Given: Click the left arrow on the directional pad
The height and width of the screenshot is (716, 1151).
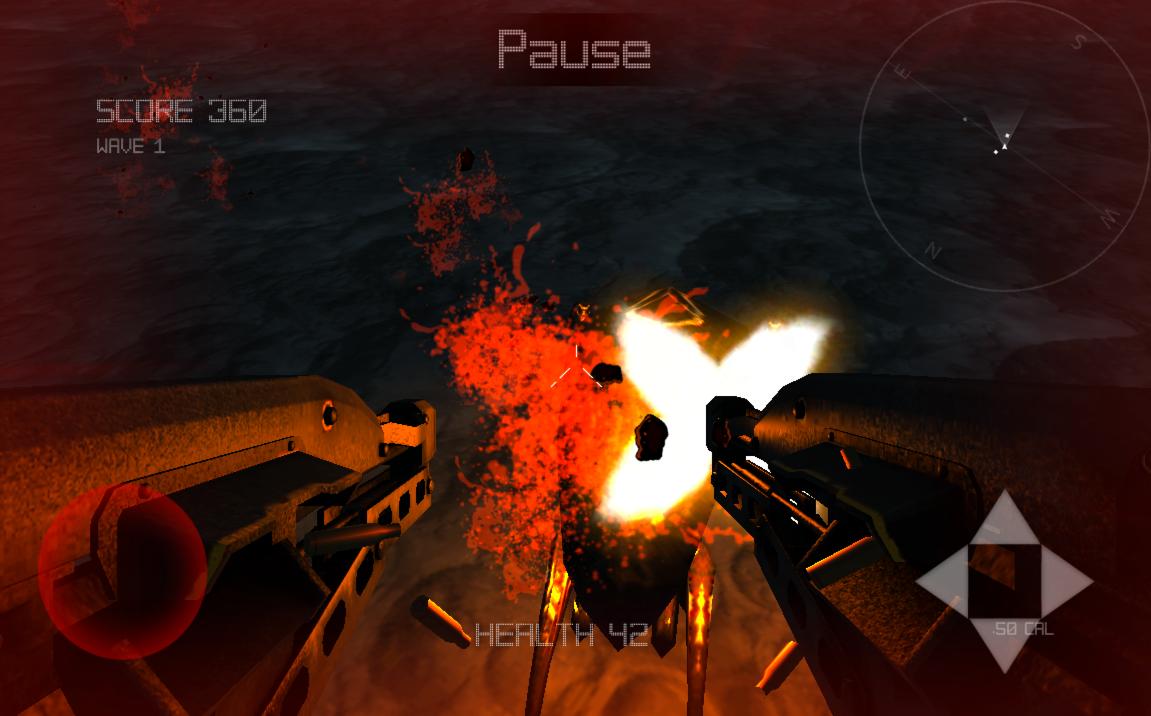Looking at the screenshot, I should tap(943, 581).
